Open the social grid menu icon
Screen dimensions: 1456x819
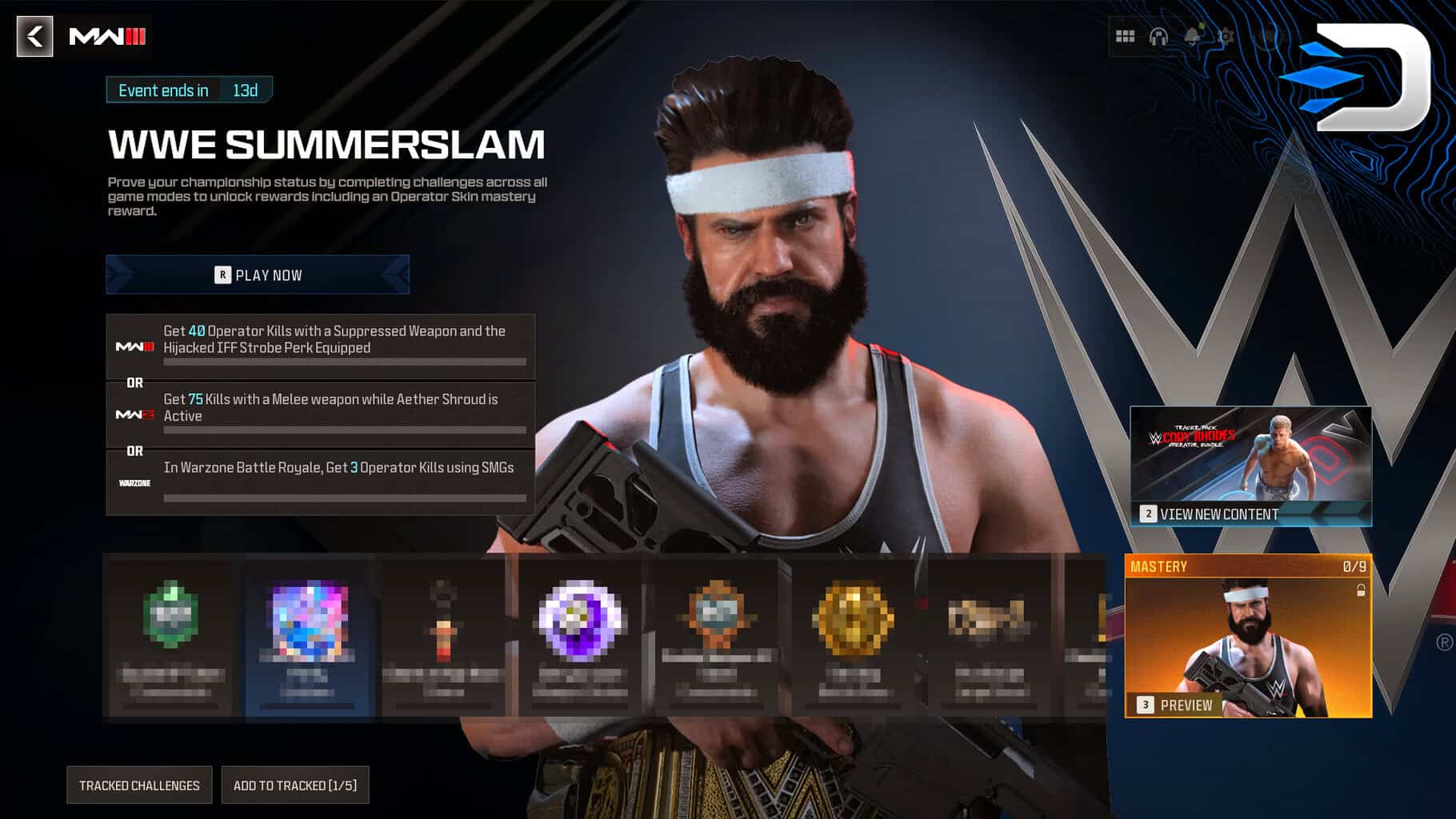(1124, 35)
